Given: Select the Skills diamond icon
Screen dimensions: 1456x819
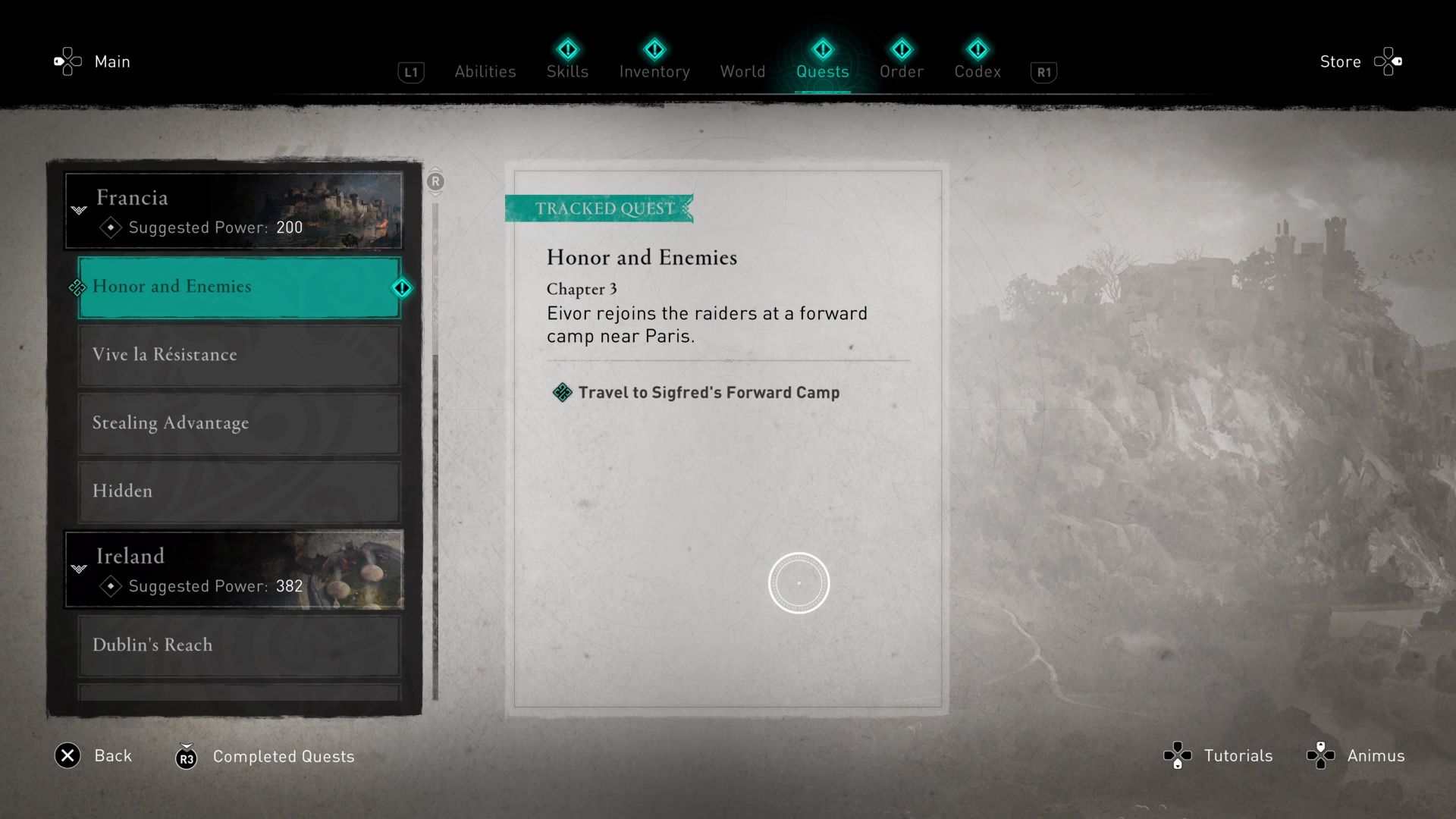Looking at the screenshot, I should [567, 50].
